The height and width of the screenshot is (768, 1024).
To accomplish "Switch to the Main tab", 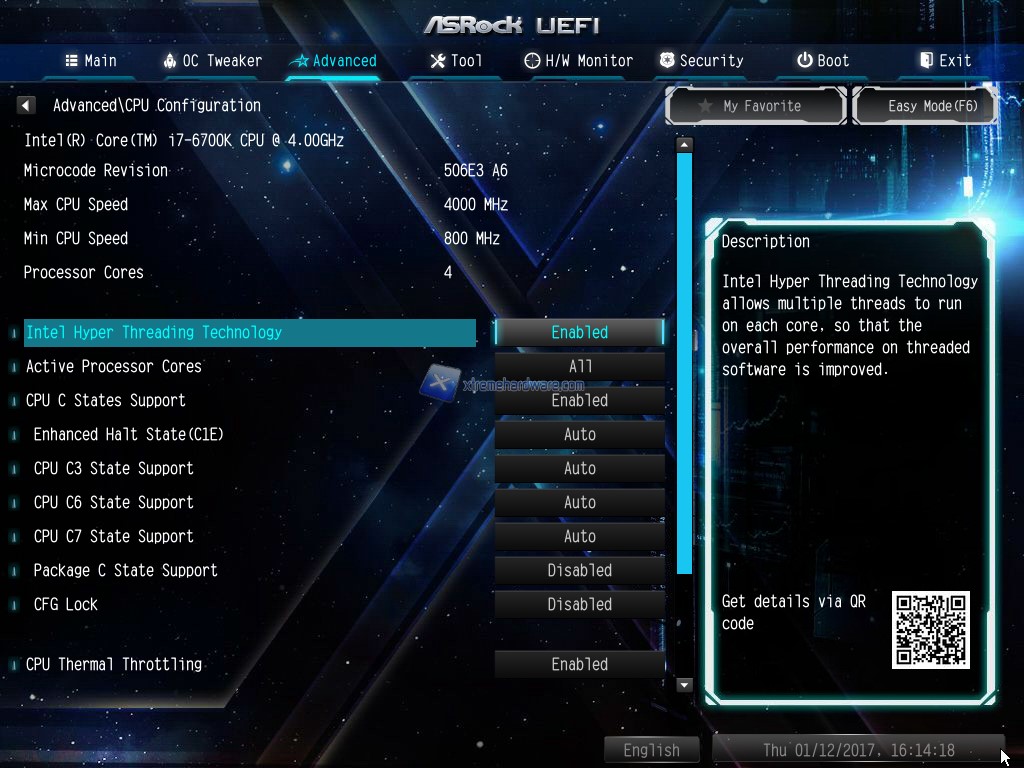I will pos(91,61).
